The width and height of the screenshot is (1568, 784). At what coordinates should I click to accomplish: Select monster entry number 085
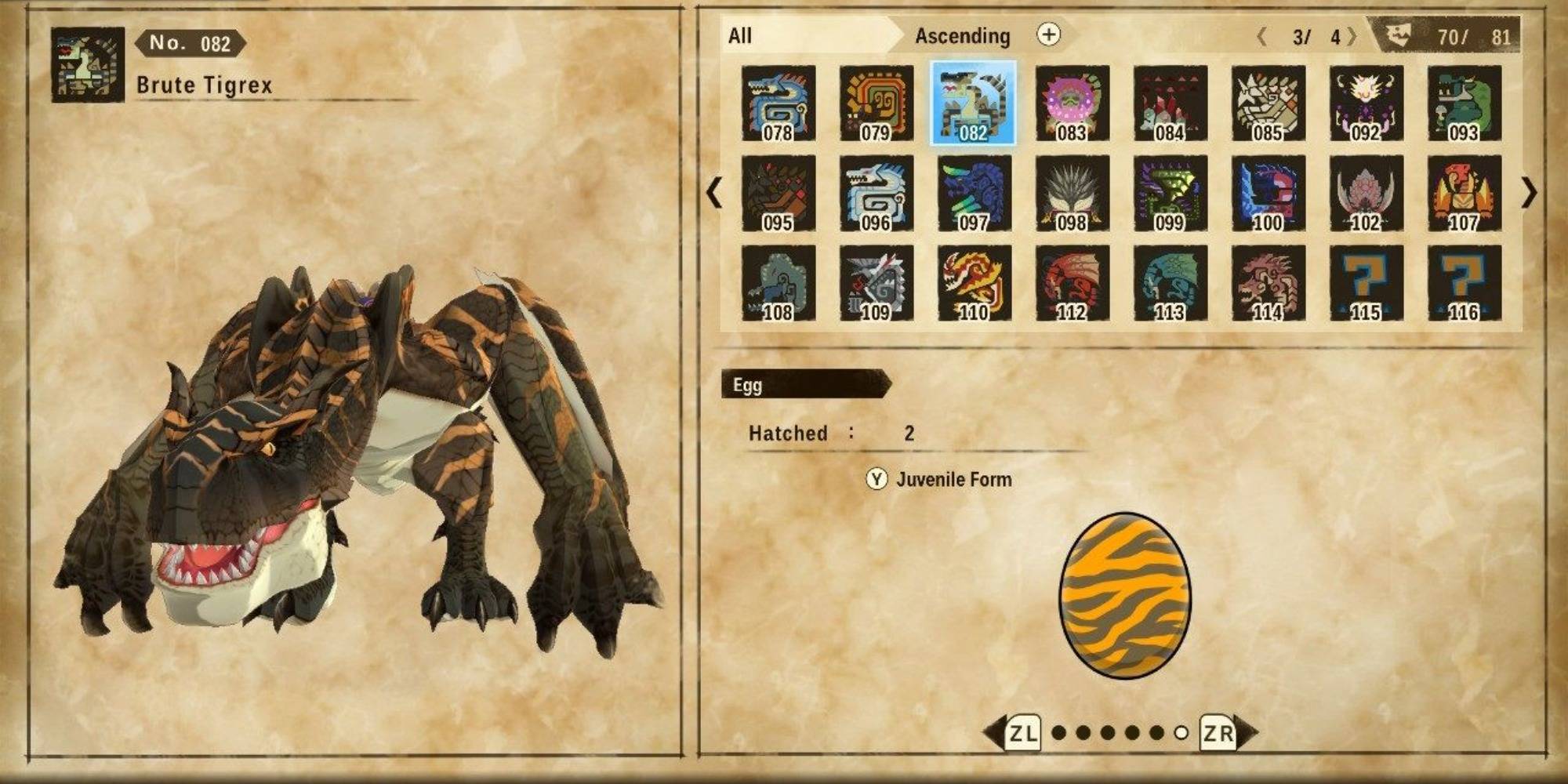1268,103
